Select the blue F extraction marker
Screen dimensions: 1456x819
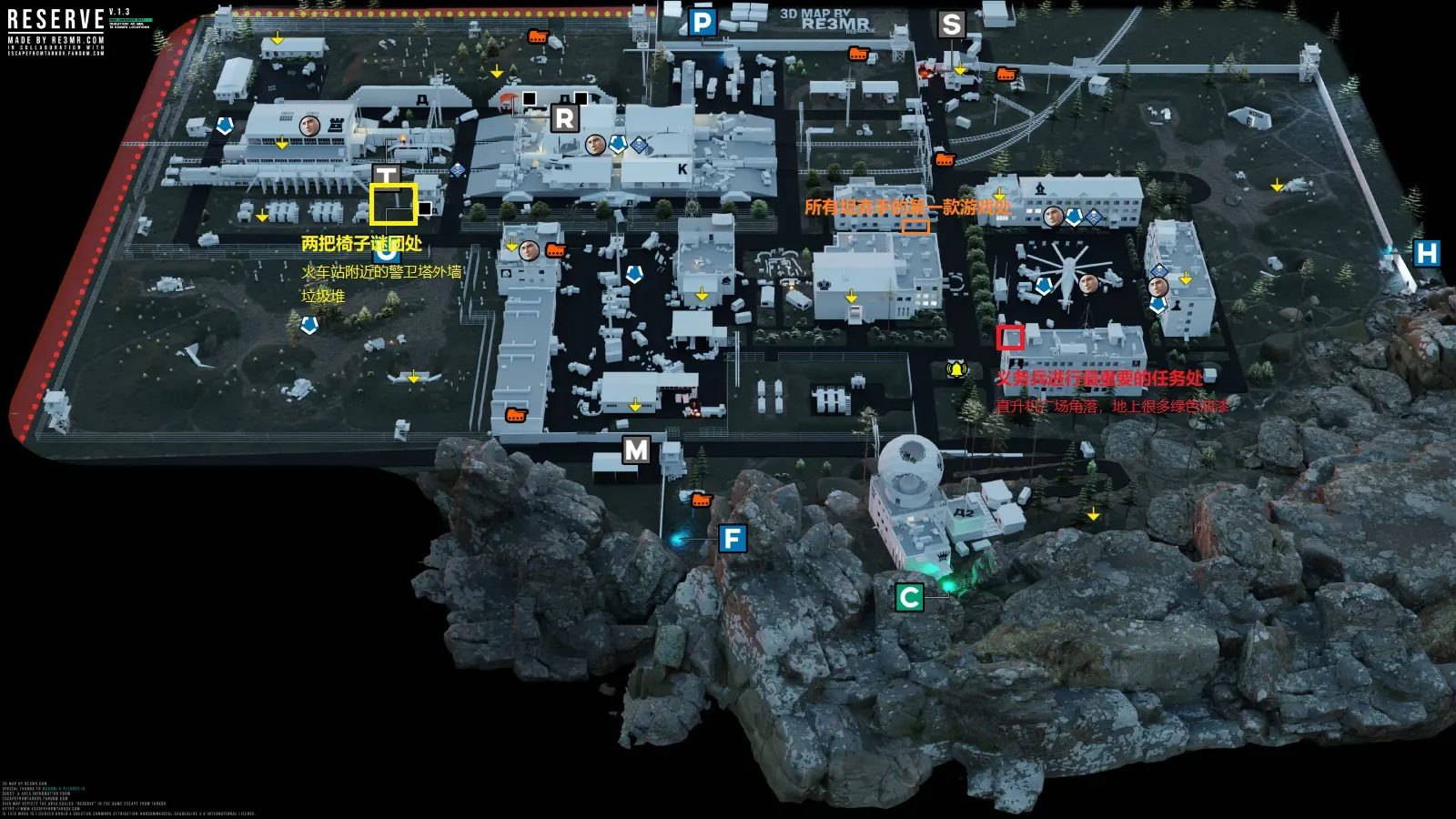pyautogui.click(x=732, y=539)
